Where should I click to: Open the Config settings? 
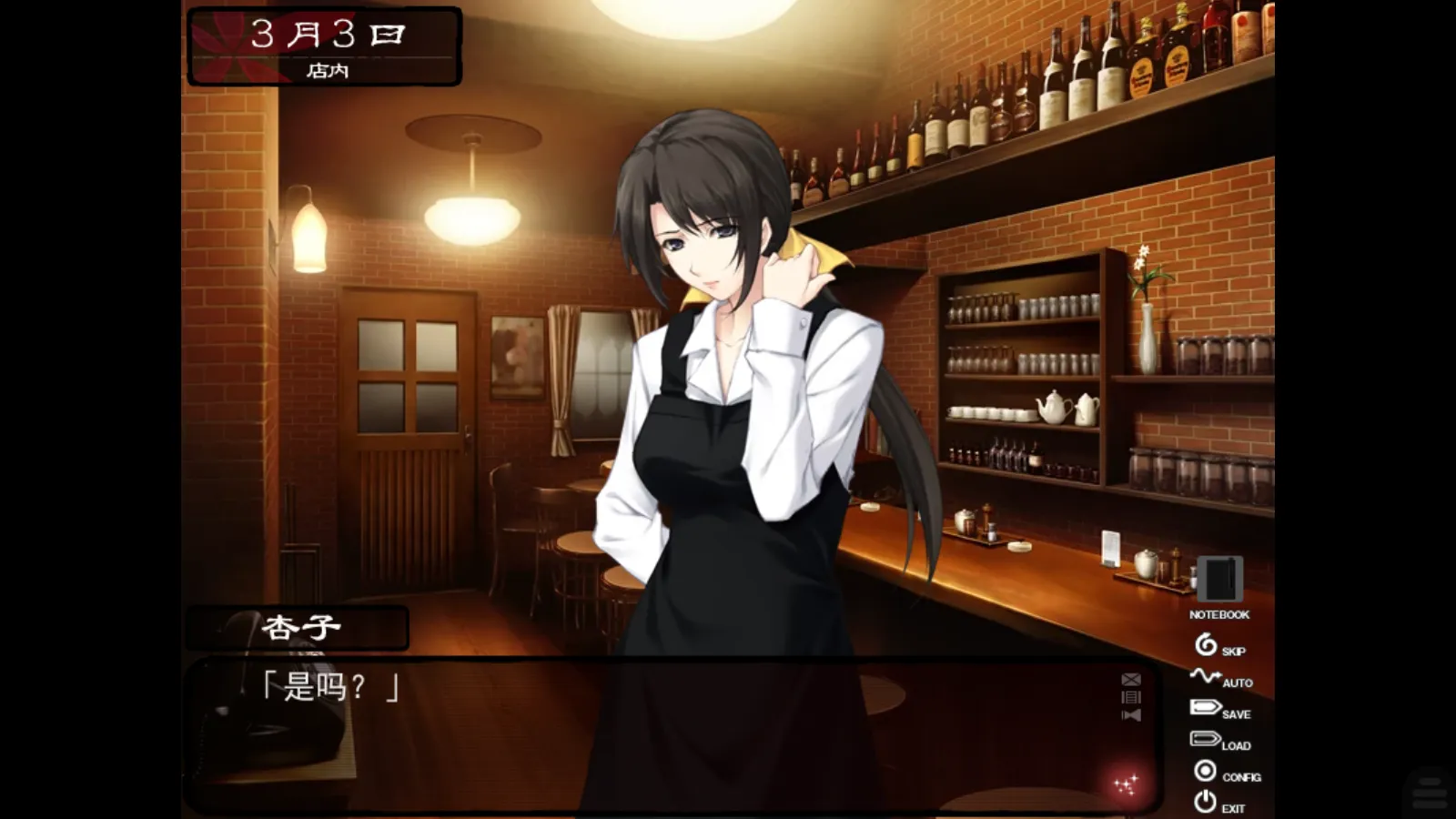tap(1206, 772)
